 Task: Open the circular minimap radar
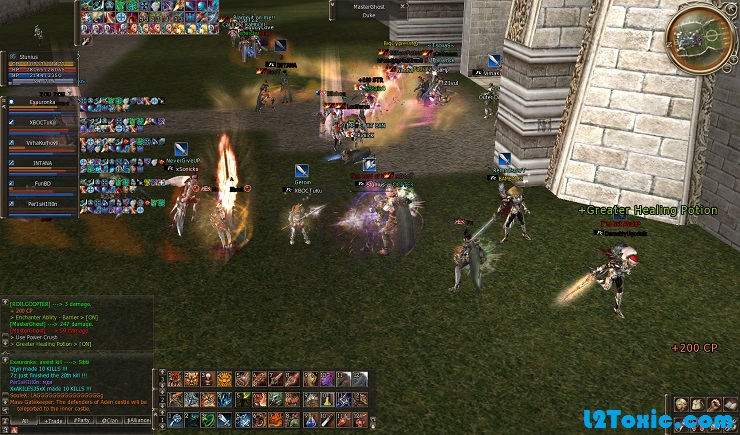tap(702, 39)
